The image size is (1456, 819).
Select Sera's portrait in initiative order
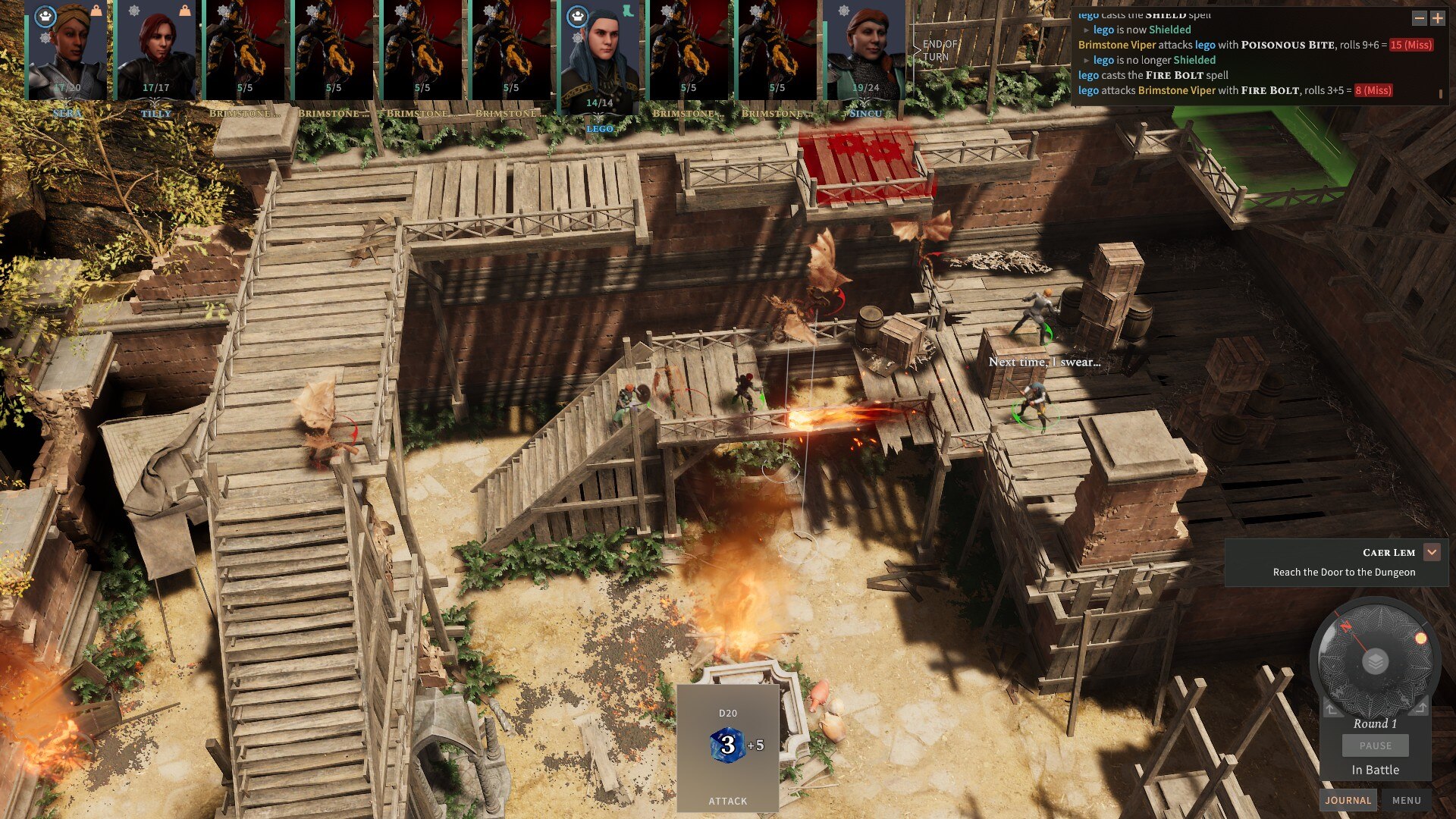67,50
